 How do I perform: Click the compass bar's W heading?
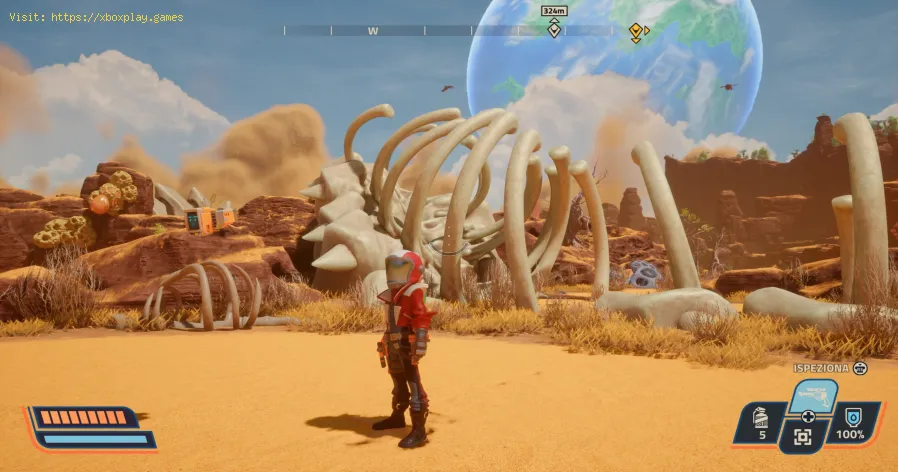(x=372, y=31)
